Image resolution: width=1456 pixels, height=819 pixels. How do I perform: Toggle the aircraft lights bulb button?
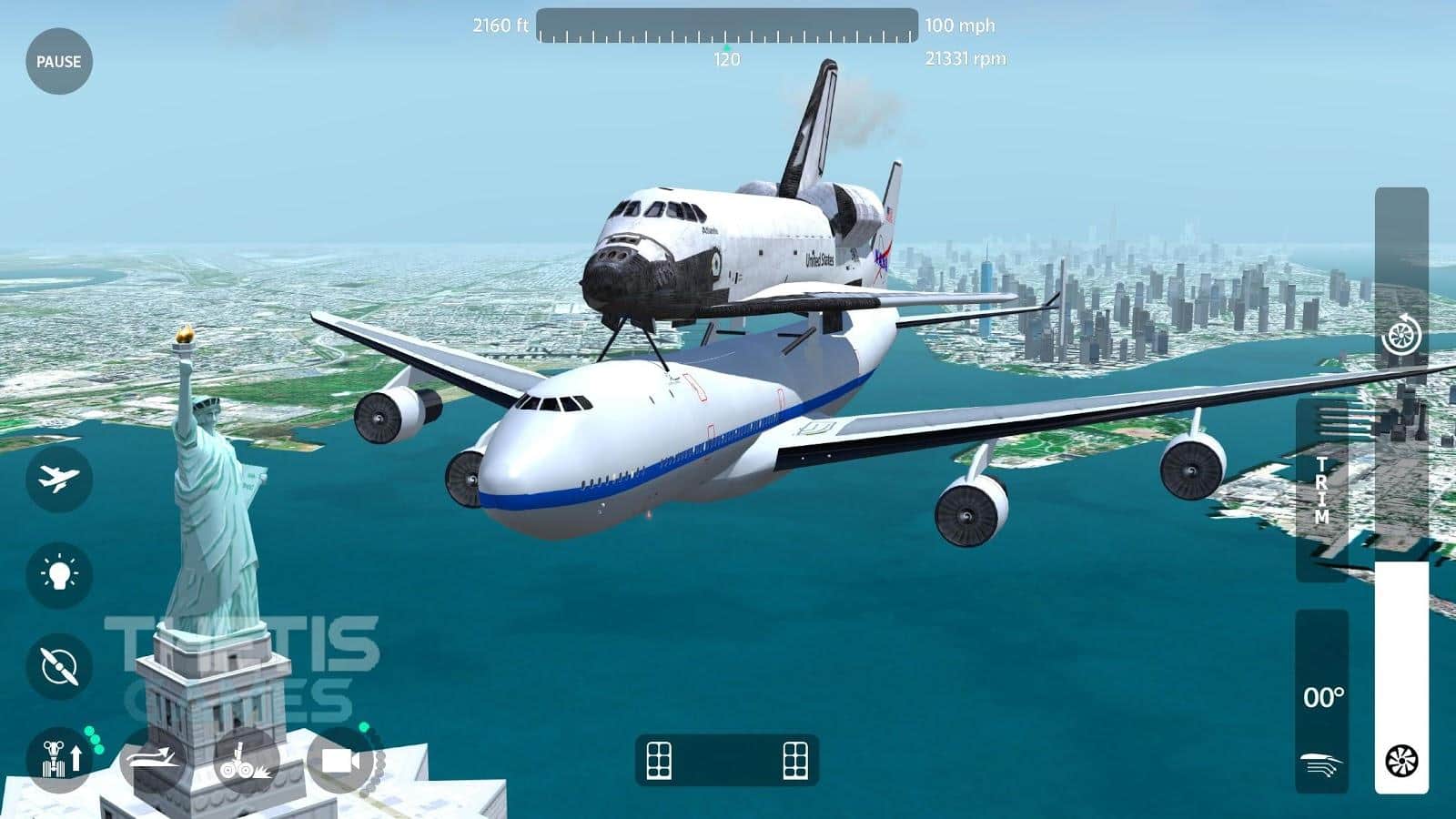(x=59, y=573)
